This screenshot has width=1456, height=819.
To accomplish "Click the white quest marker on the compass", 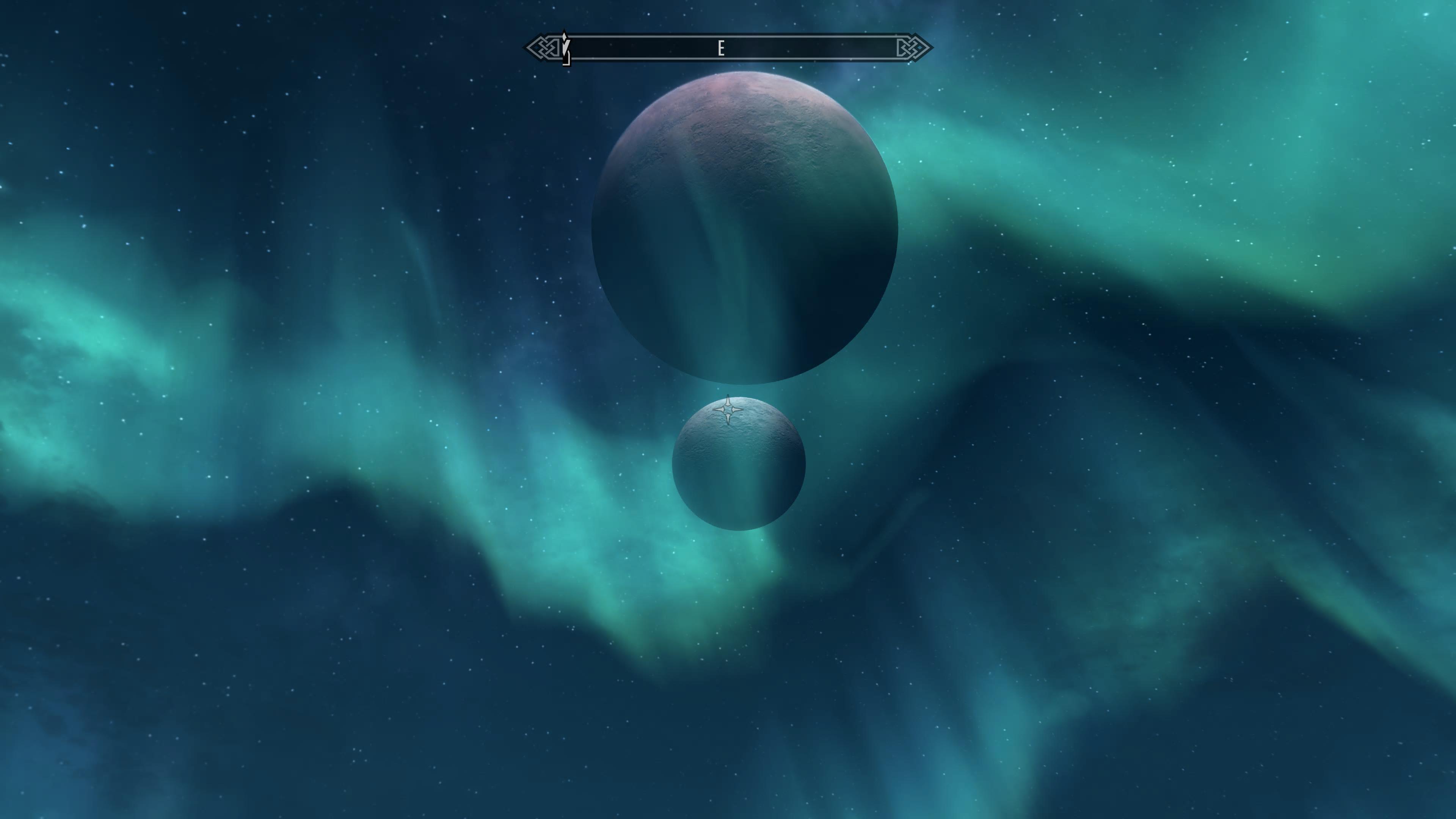I will coord(564,37).
